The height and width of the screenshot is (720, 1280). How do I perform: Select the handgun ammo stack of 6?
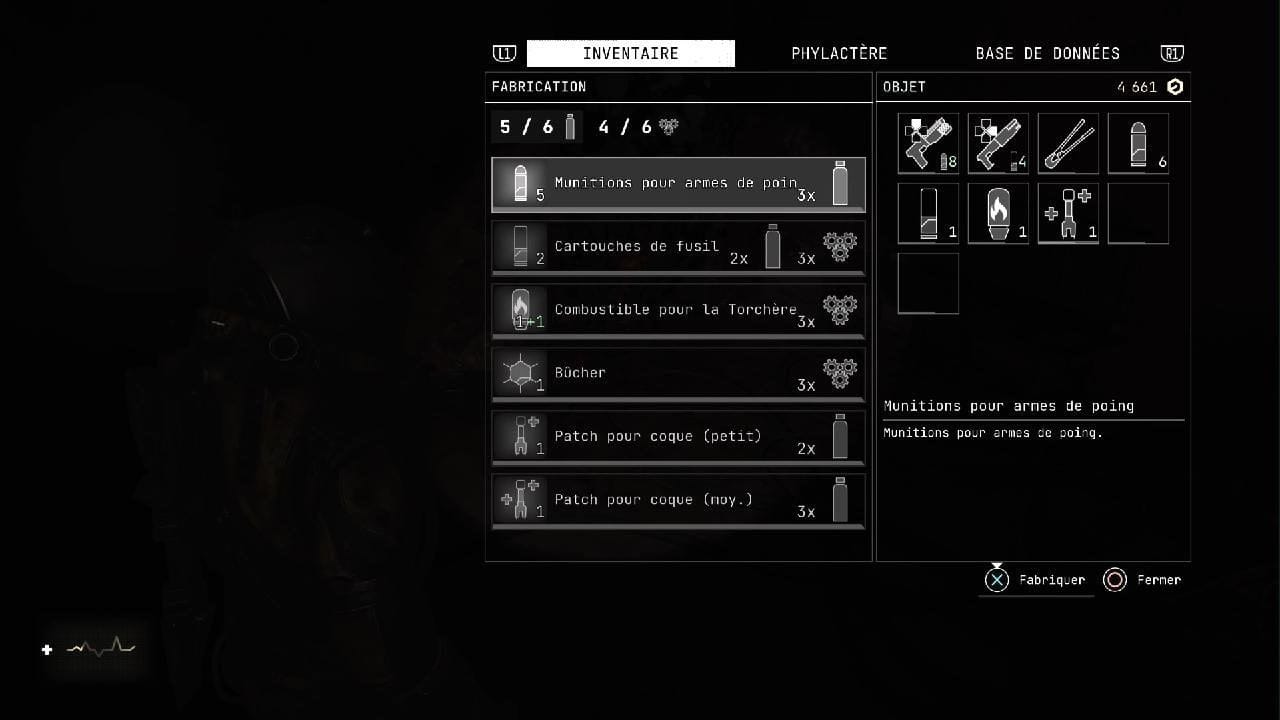tap(1138, 143)
